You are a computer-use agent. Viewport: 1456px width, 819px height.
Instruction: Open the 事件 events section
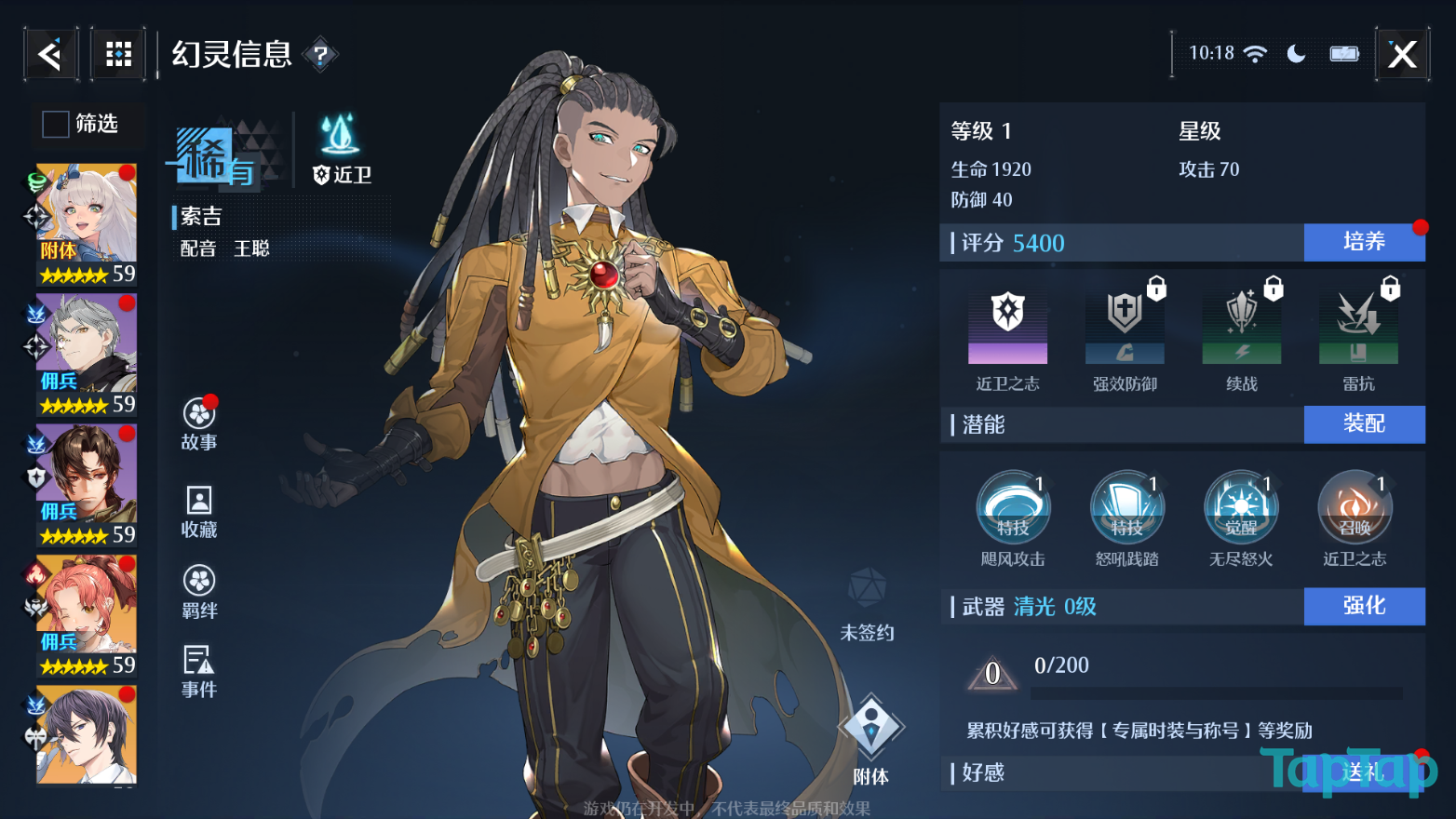[199, 671]
